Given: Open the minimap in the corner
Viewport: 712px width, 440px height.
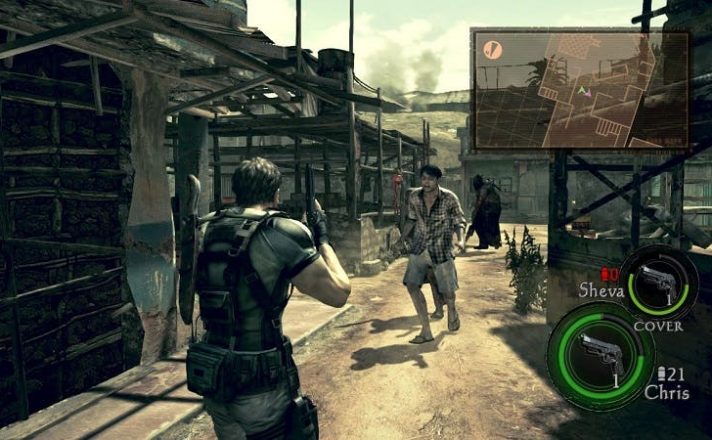Looking at the screenshot, I should pos(580,88).
